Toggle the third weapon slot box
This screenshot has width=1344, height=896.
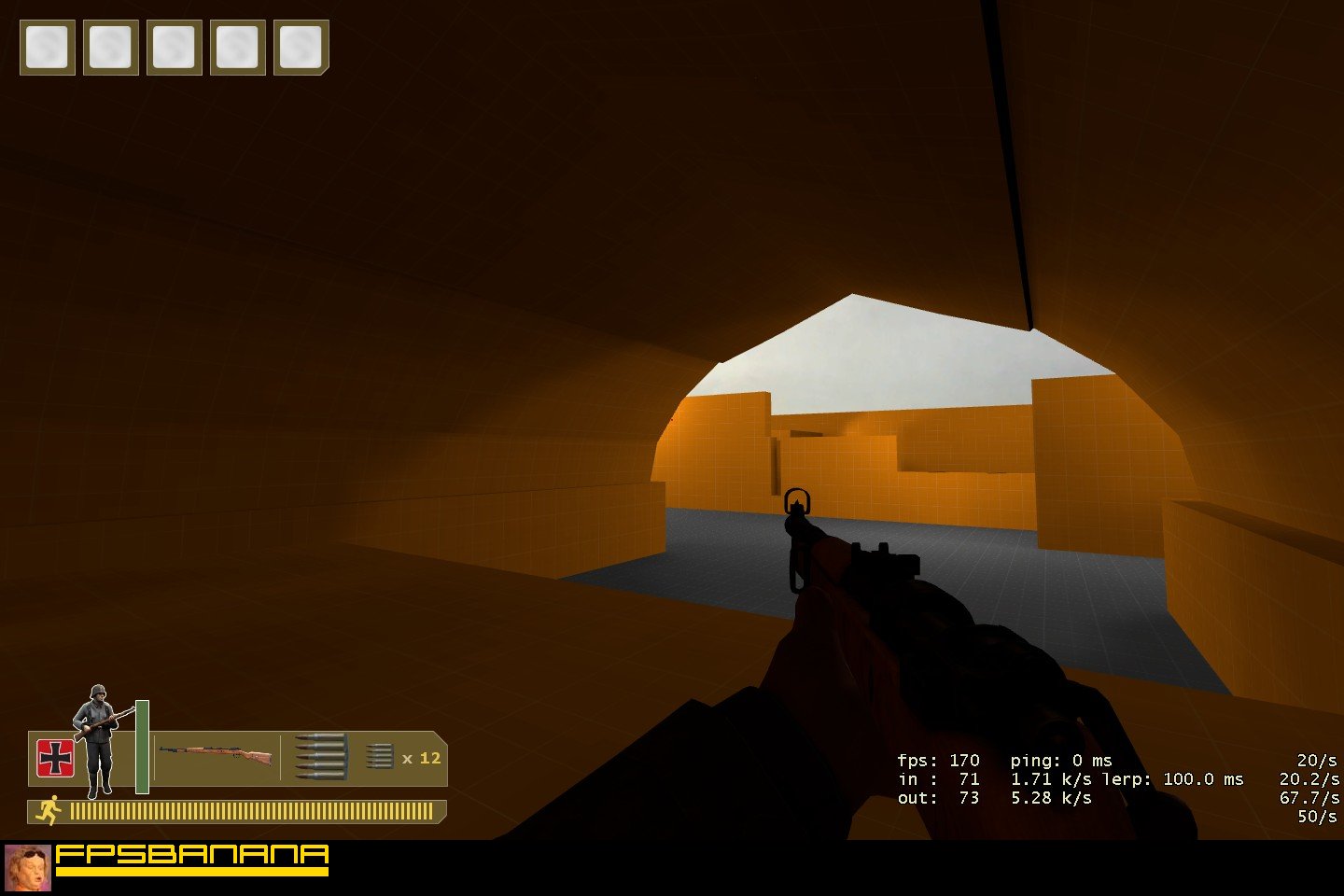(174, 49)
